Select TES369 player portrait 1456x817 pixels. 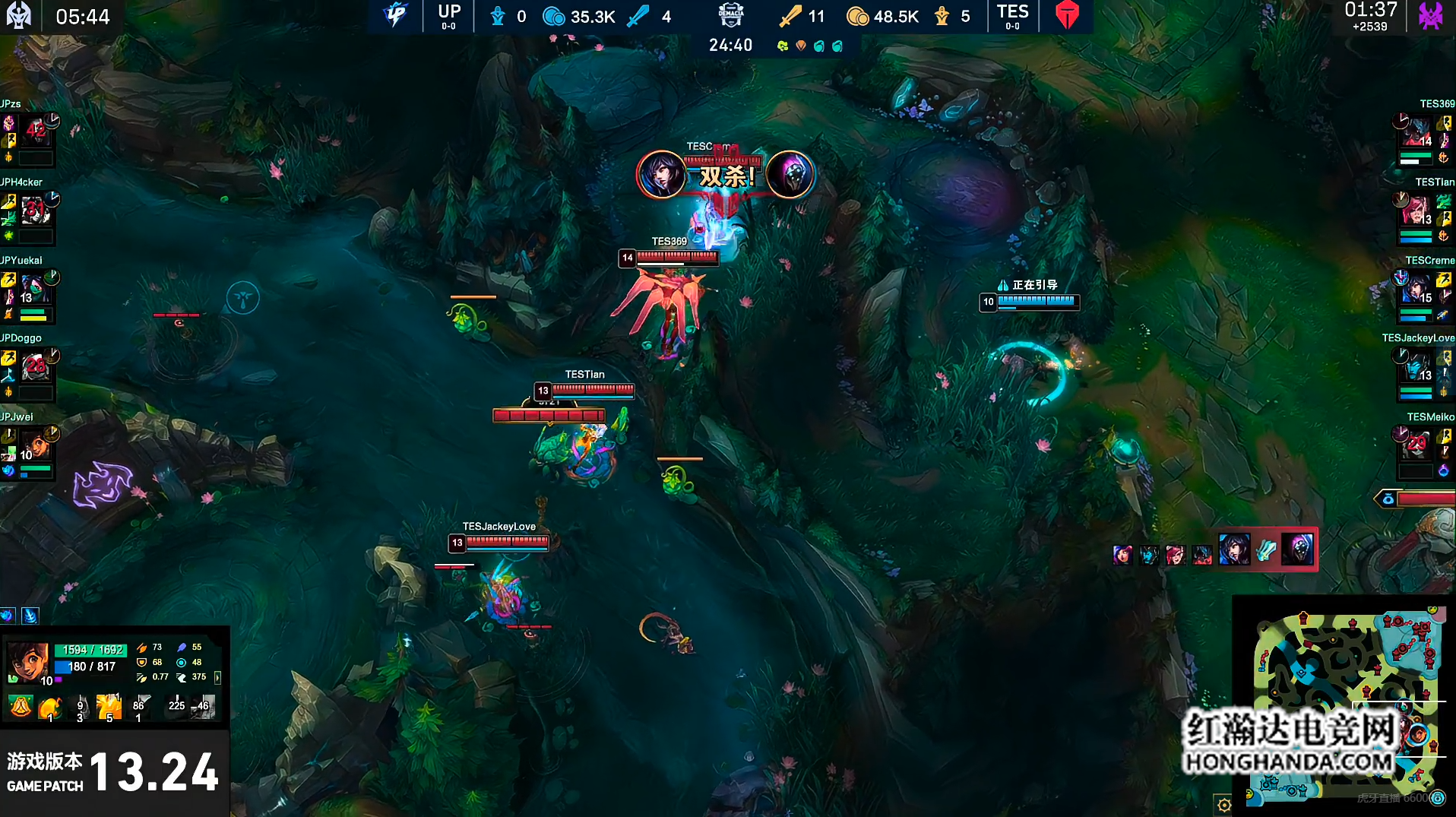[x=1416, y=131]
